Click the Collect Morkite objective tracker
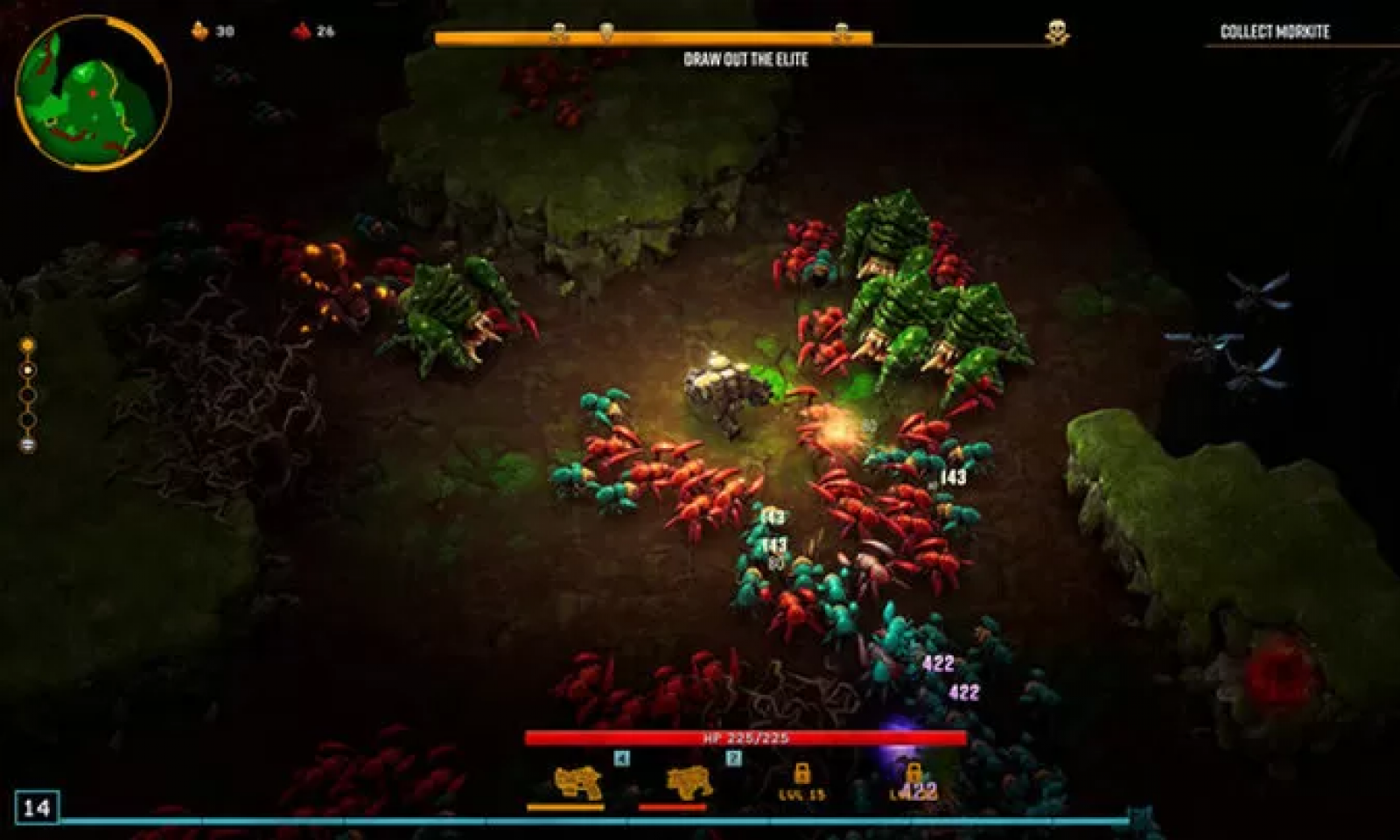This screenshot has width=1400, height=840. pyautogui.click(x=1274, y=32)
